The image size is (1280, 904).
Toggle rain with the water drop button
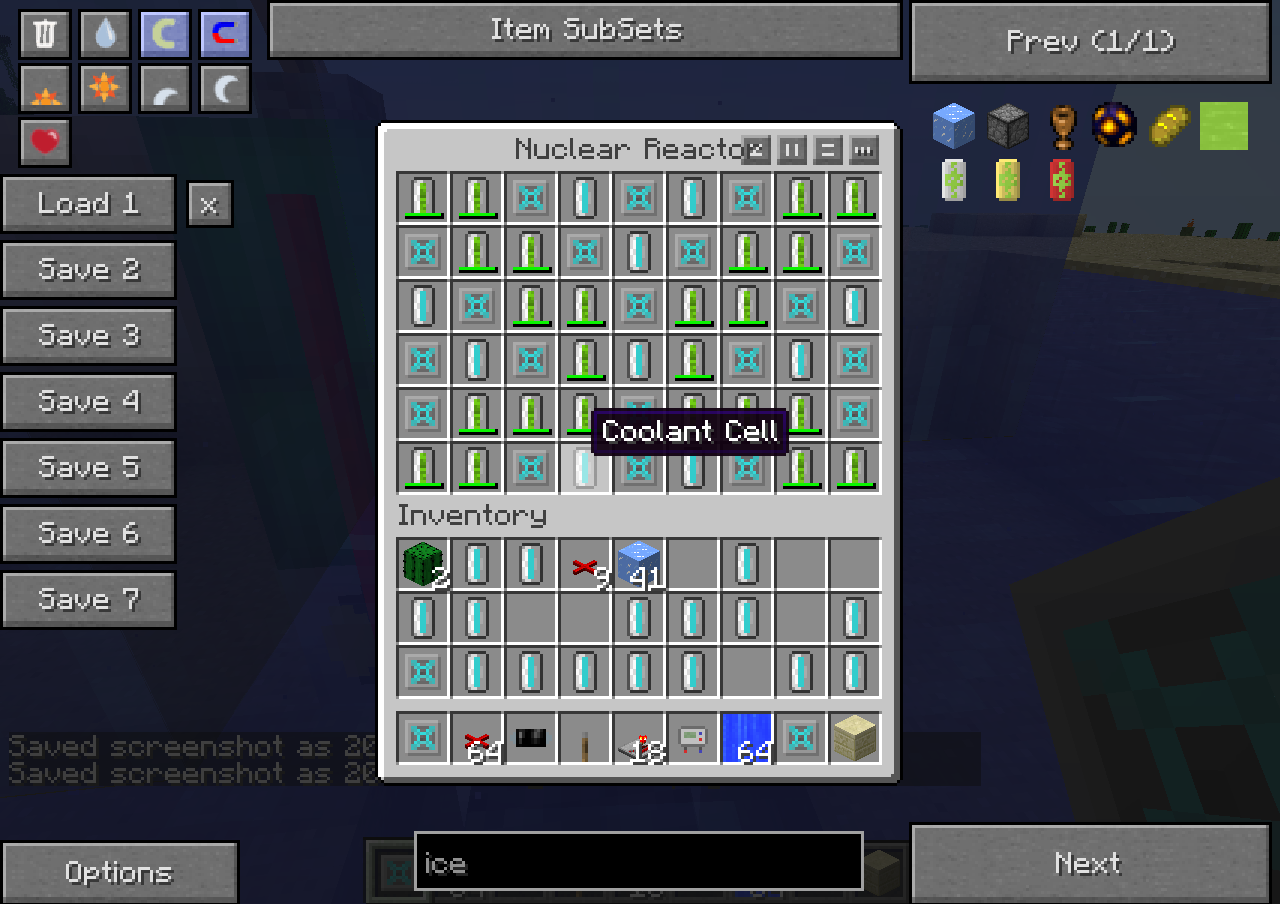point(104,34)
